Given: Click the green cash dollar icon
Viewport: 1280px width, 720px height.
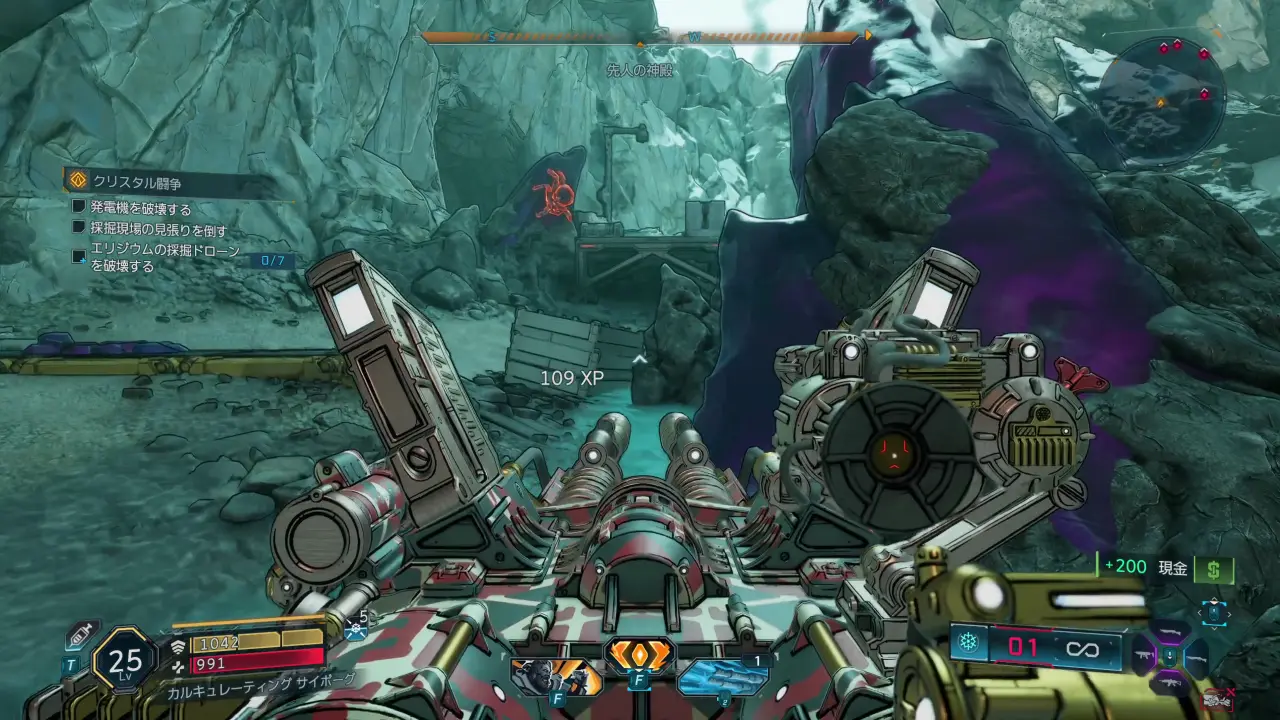Looking at the screenshot, I should 1214,569.
